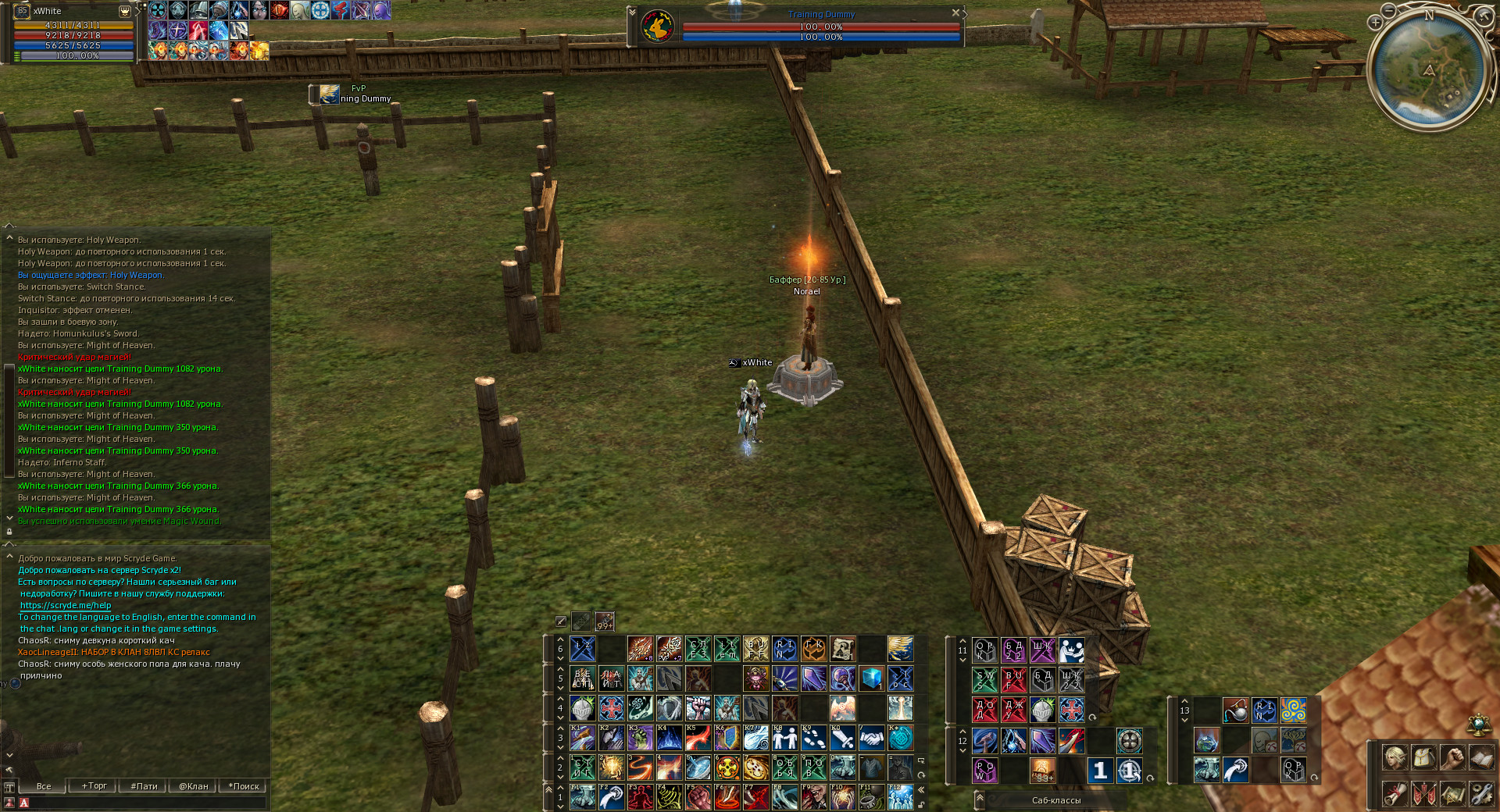Viewport: 1500px width, 812px height.
Task: Open the chat tab labeled +Торг
Action: coord(94,786)
